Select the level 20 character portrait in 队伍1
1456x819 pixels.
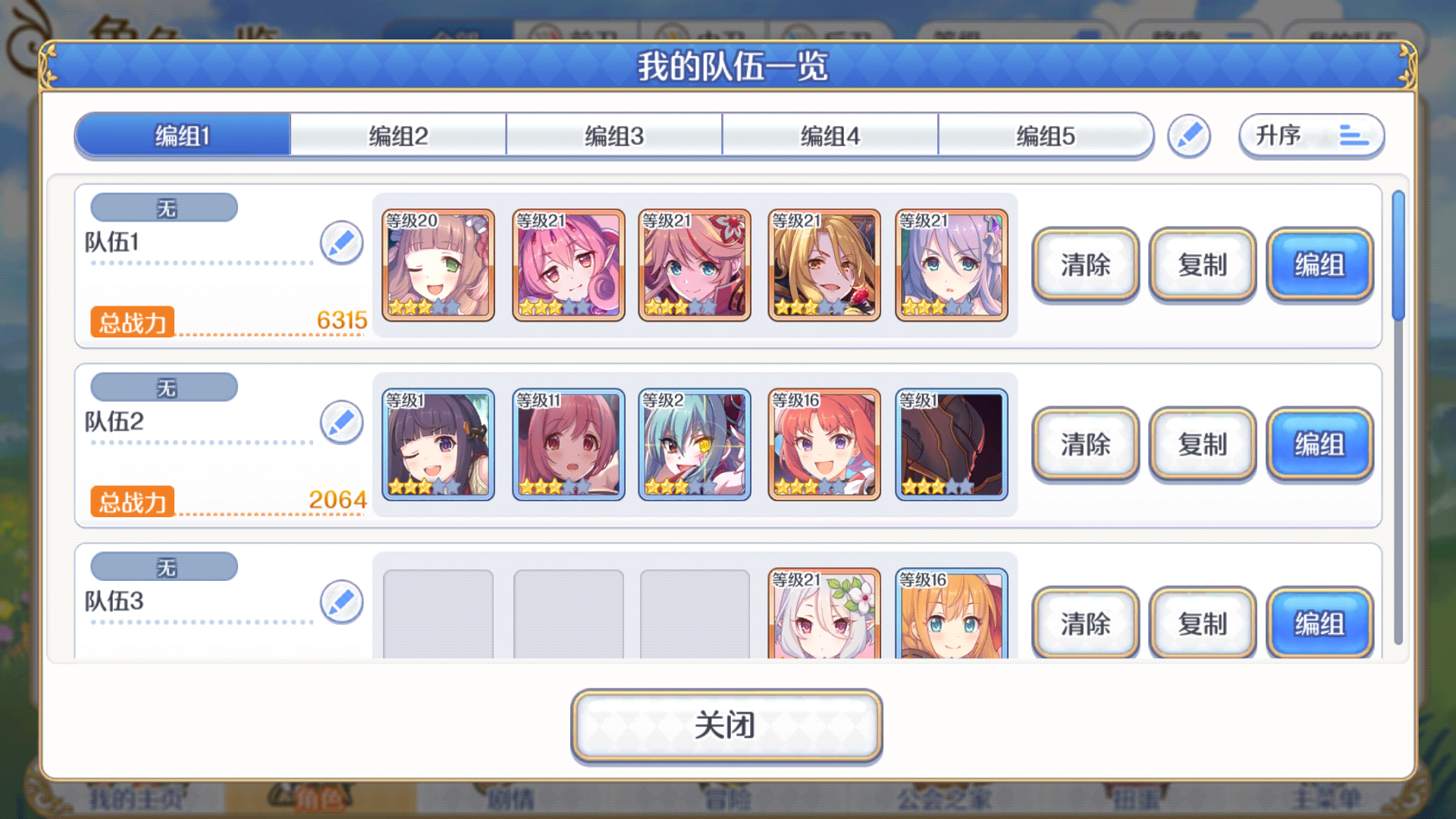tap(439, 265)
